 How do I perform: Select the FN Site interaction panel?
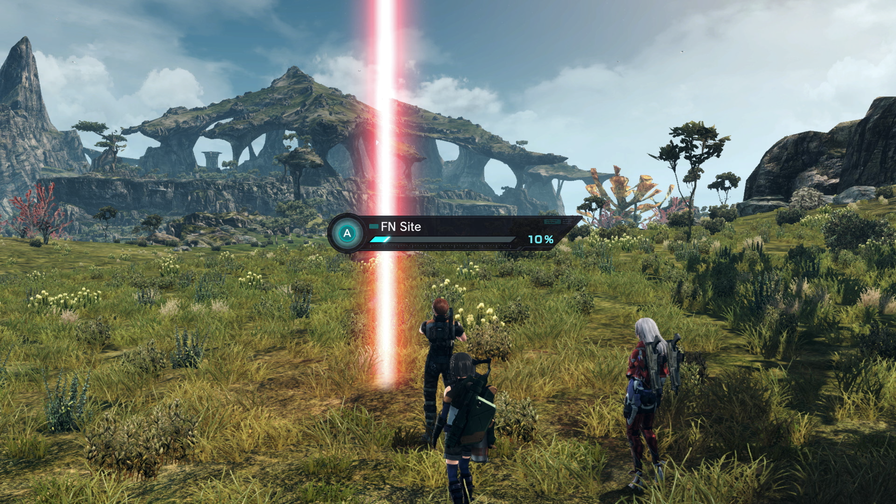[x=455, y=233]
